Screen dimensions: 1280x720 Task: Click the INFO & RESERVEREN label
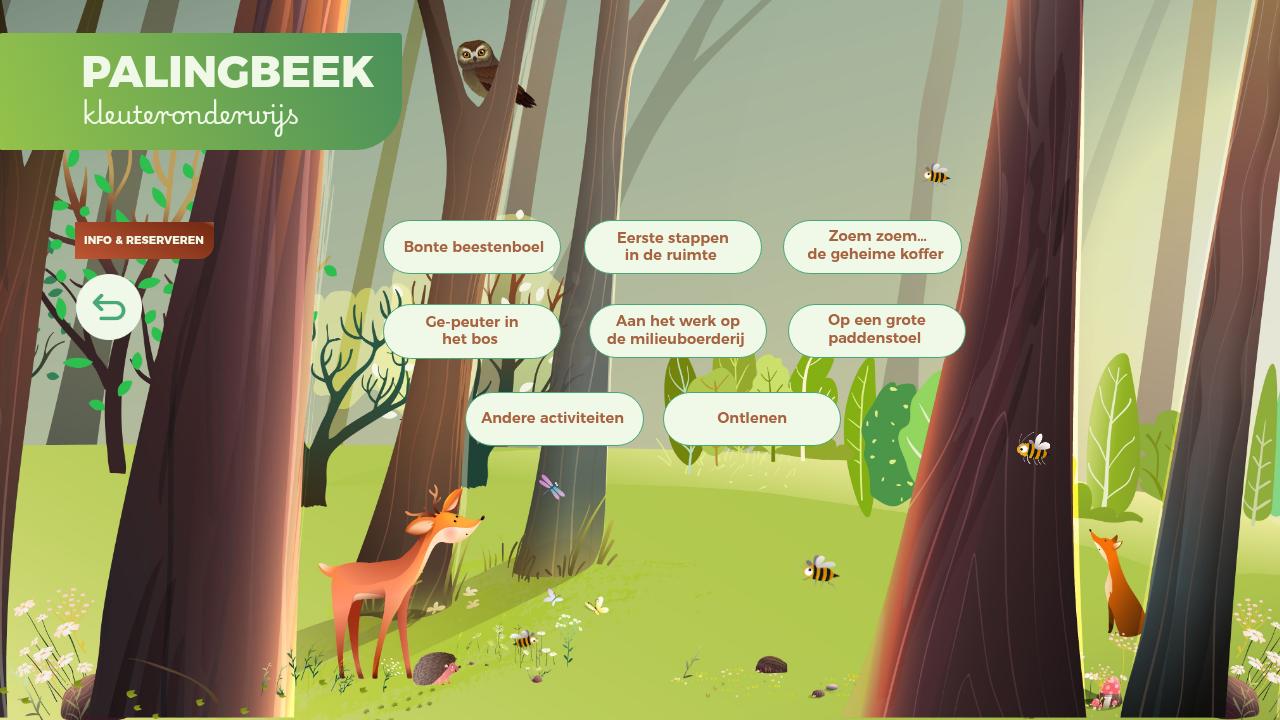pyautogui.click(x=144, y=240)
